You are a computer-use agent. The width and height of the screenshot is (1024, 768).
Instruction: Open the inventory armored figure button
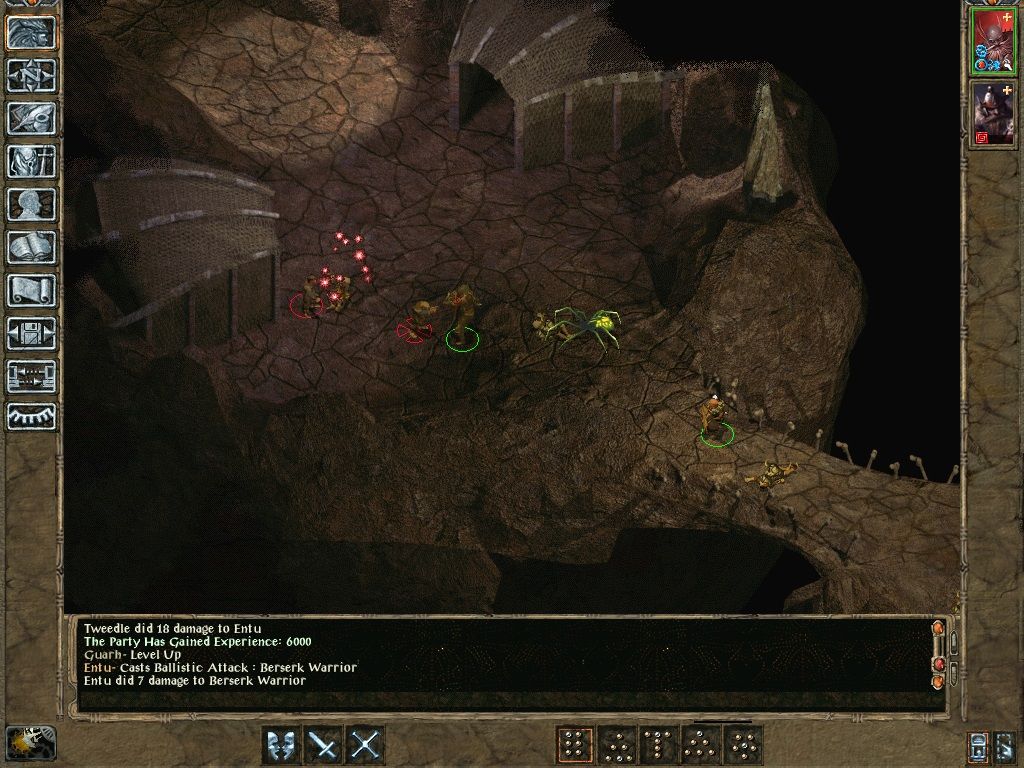pyautogui.click(x=31, y=161)
